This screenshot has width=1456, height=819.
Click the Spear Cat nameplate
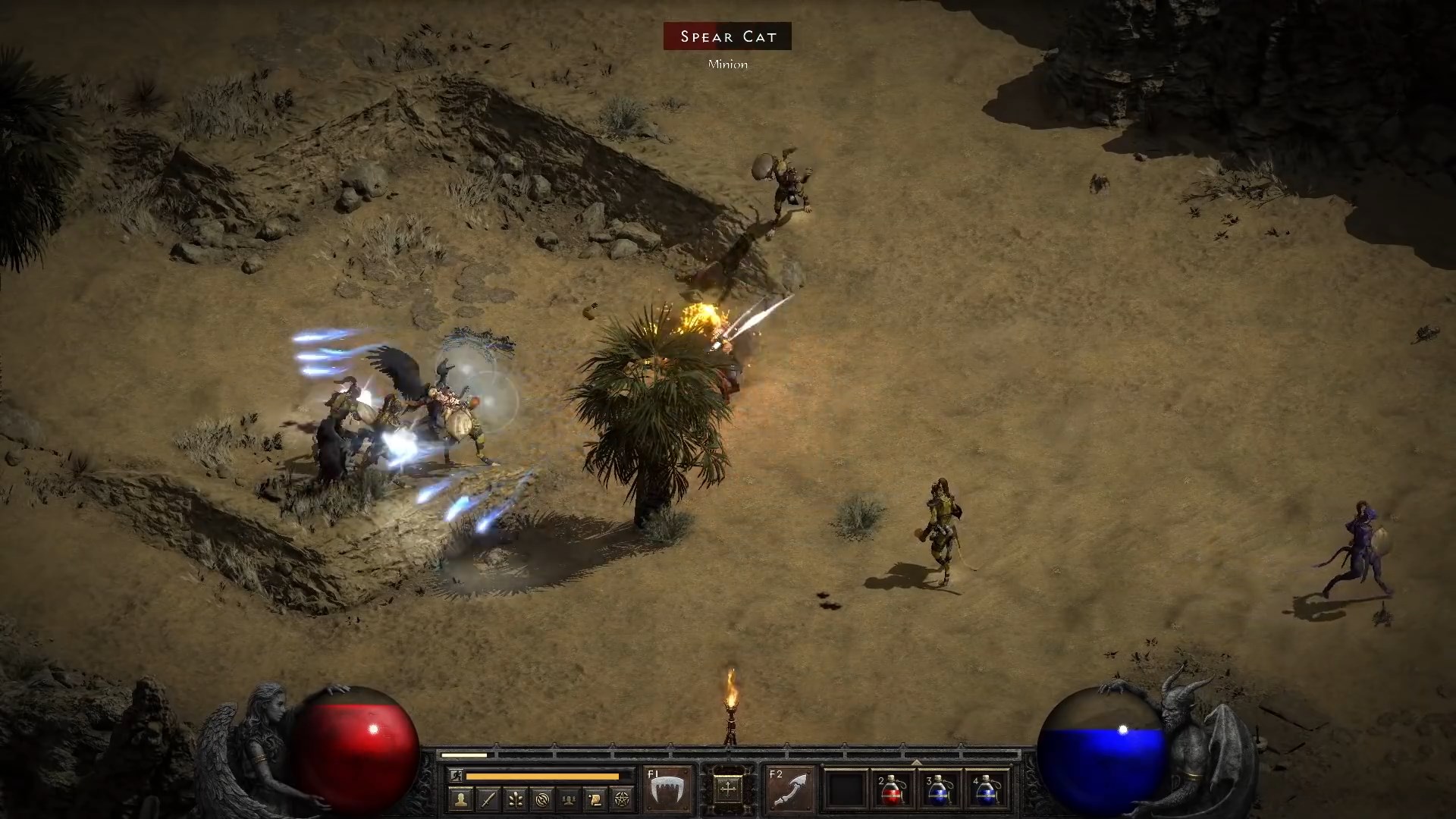pos(726,36)
